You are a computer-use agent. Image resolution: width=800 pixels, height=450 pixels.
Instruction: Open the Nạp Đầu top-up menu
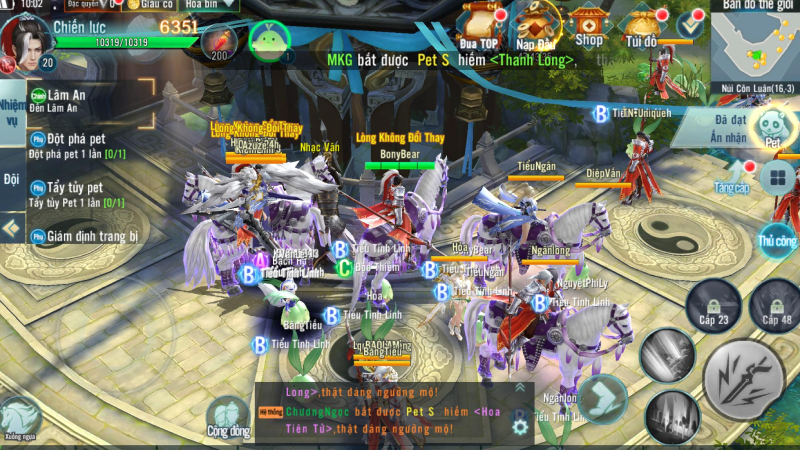(x=538, y=24)
